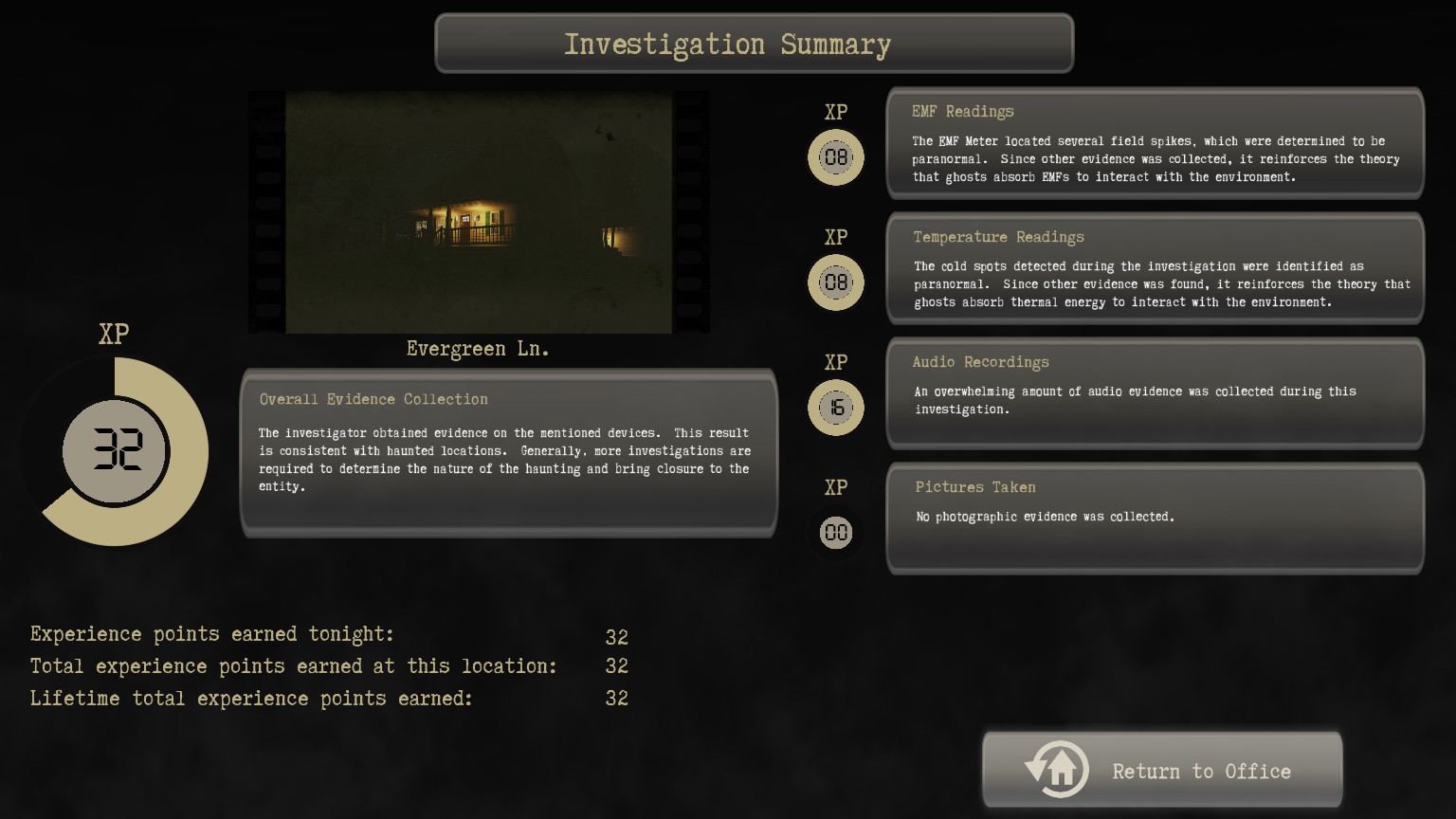1456x819 pixels.
Task: Click the Lifetime total experience points value
Action: click(x=617, y=698)
